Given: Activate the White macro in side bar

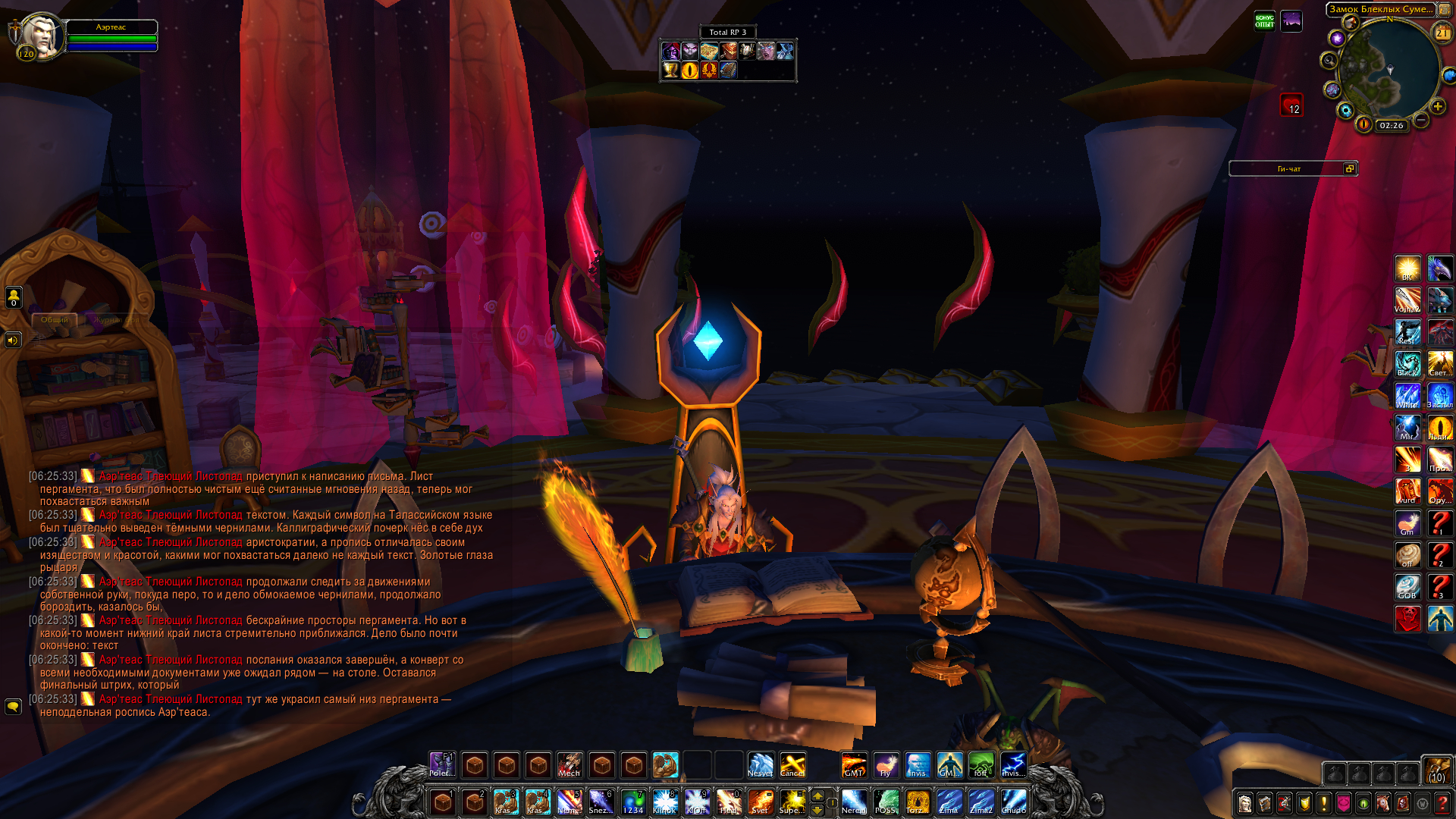Looking at the screenshot, I should click(1407, 396).
